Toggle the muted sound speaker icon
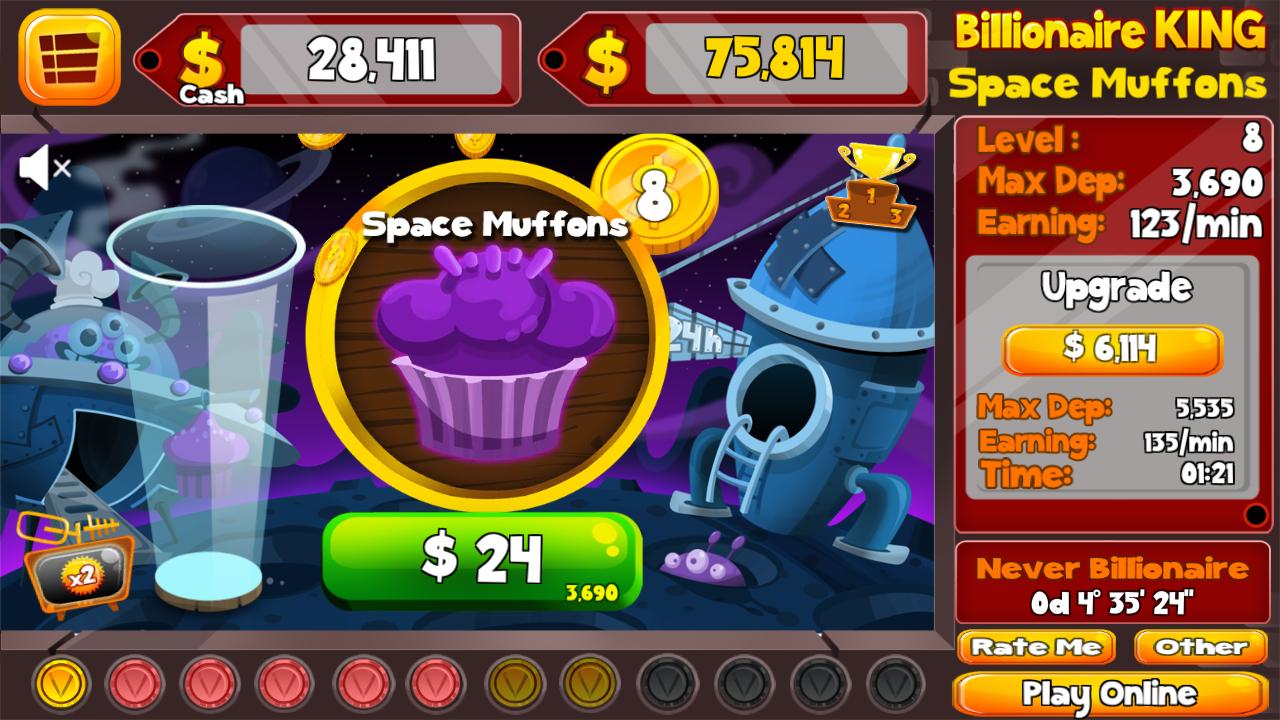This screenshot has width=1280, height=720. [45, 168]
